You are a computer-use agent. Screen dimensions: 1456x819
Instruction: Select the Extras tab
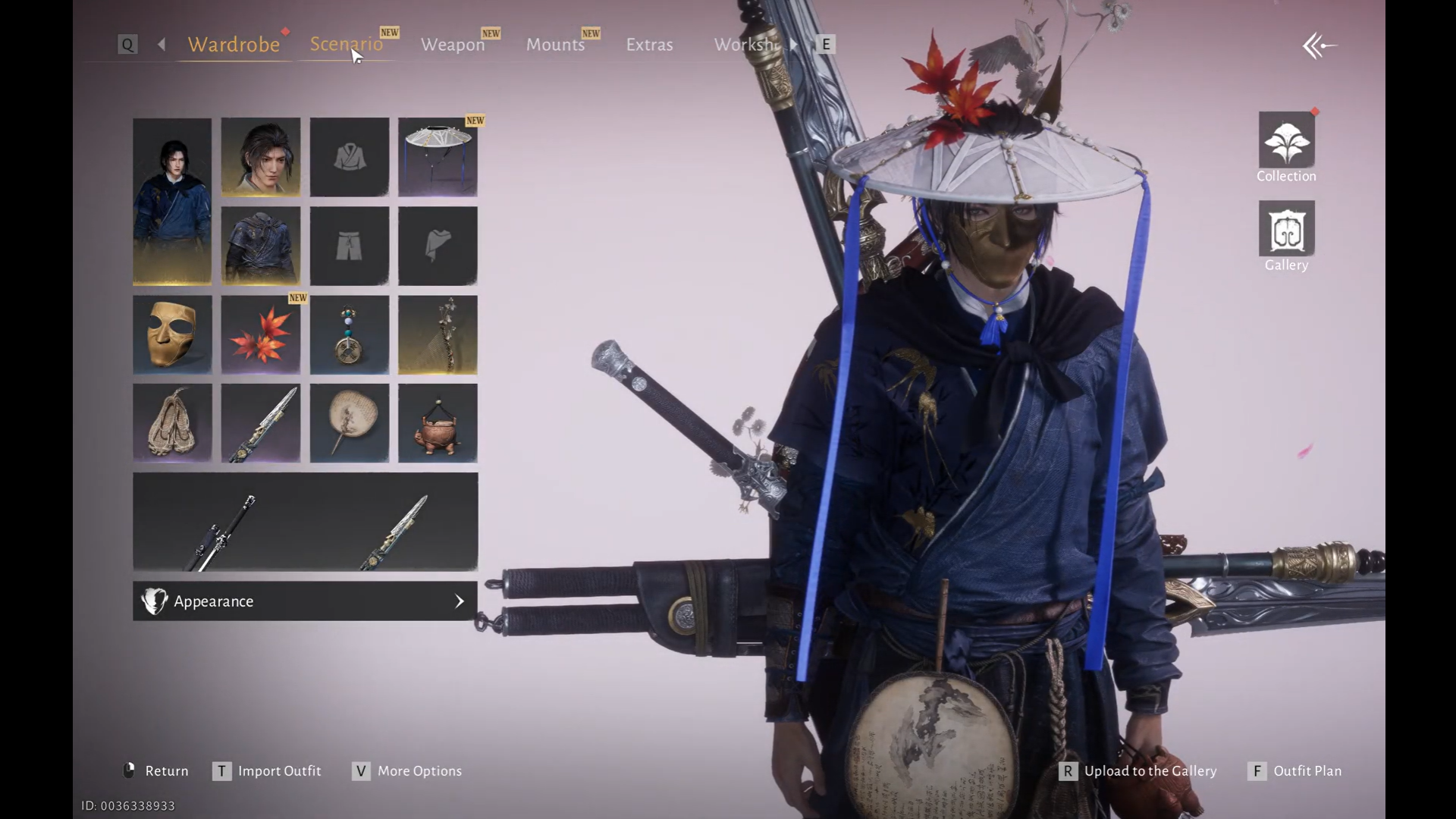click(649, 45)
